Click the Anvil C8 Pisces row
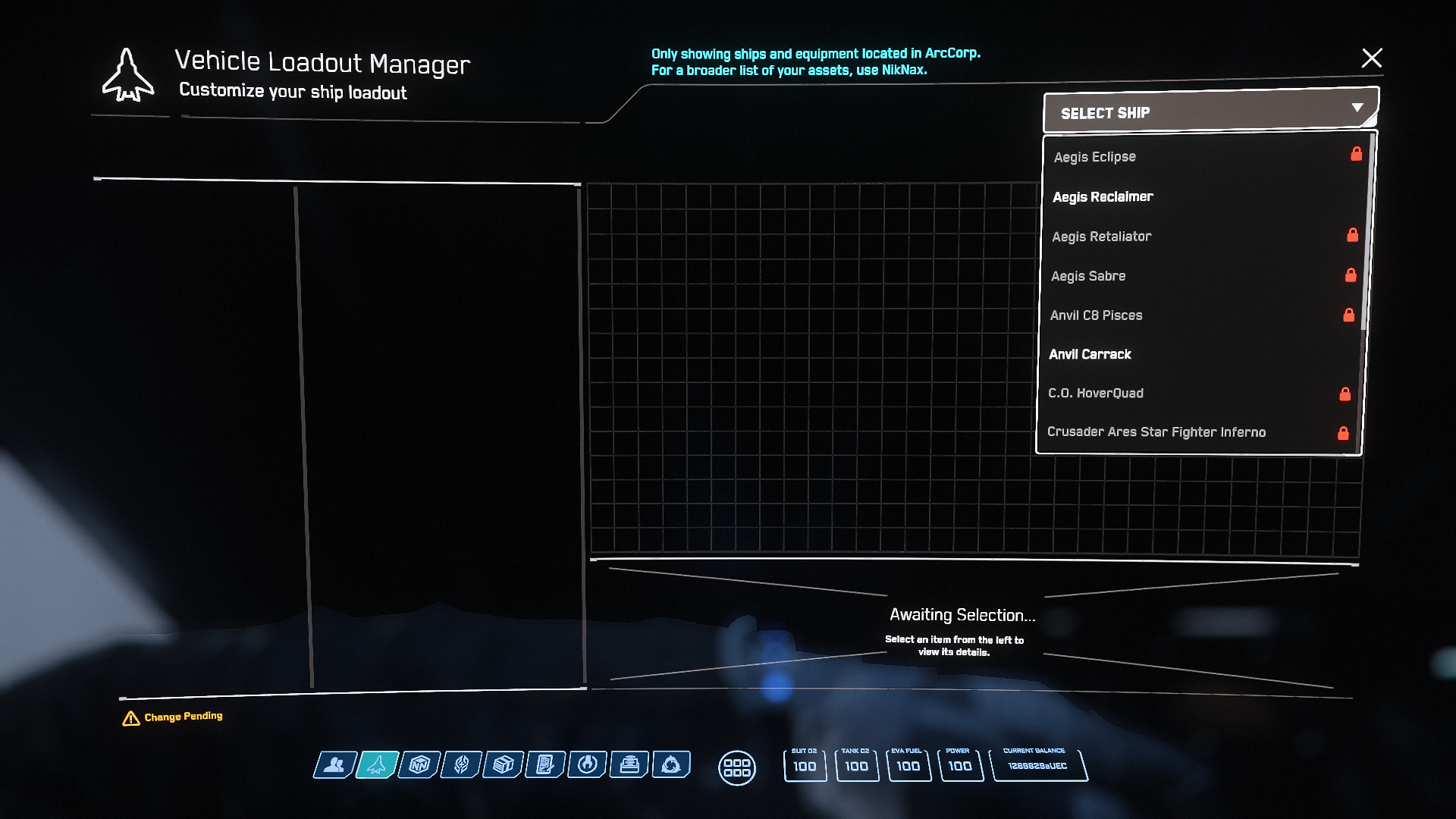 [1096, 315]
